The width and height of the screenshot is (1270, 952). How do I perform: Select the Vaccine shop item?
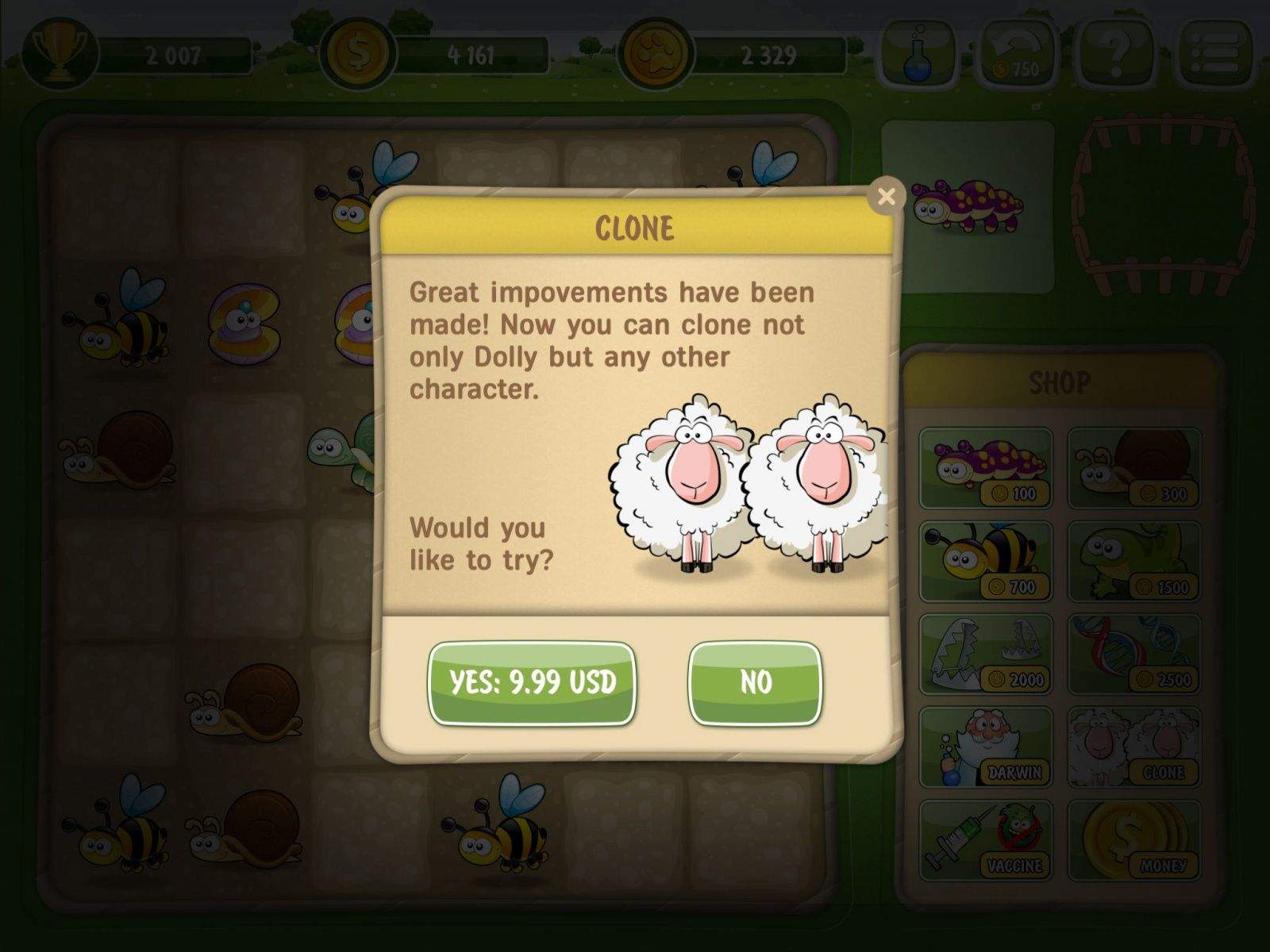click(986, 839)
